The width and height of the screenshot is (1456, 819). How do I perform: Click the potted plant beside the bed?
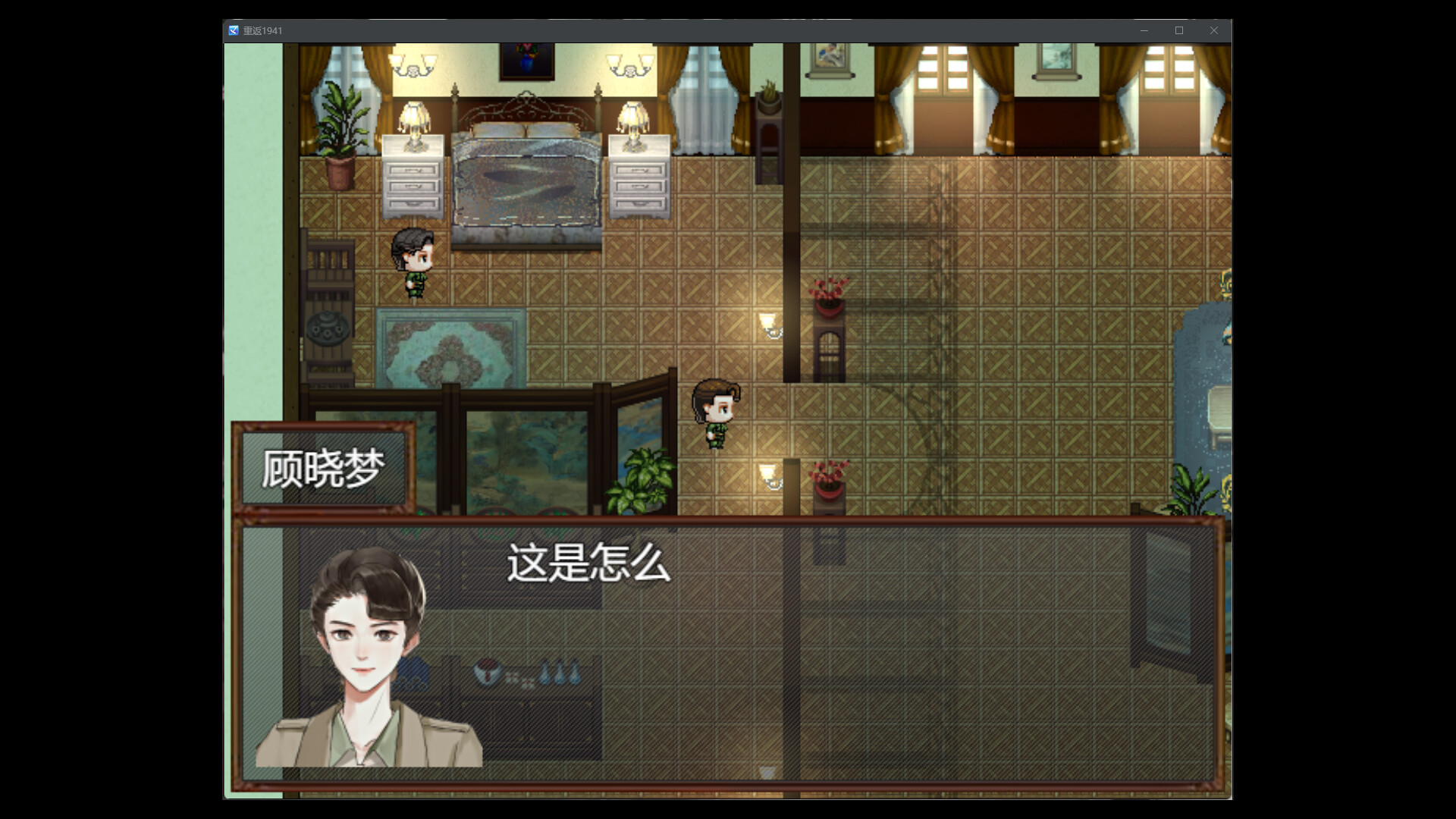pos(341,129)
